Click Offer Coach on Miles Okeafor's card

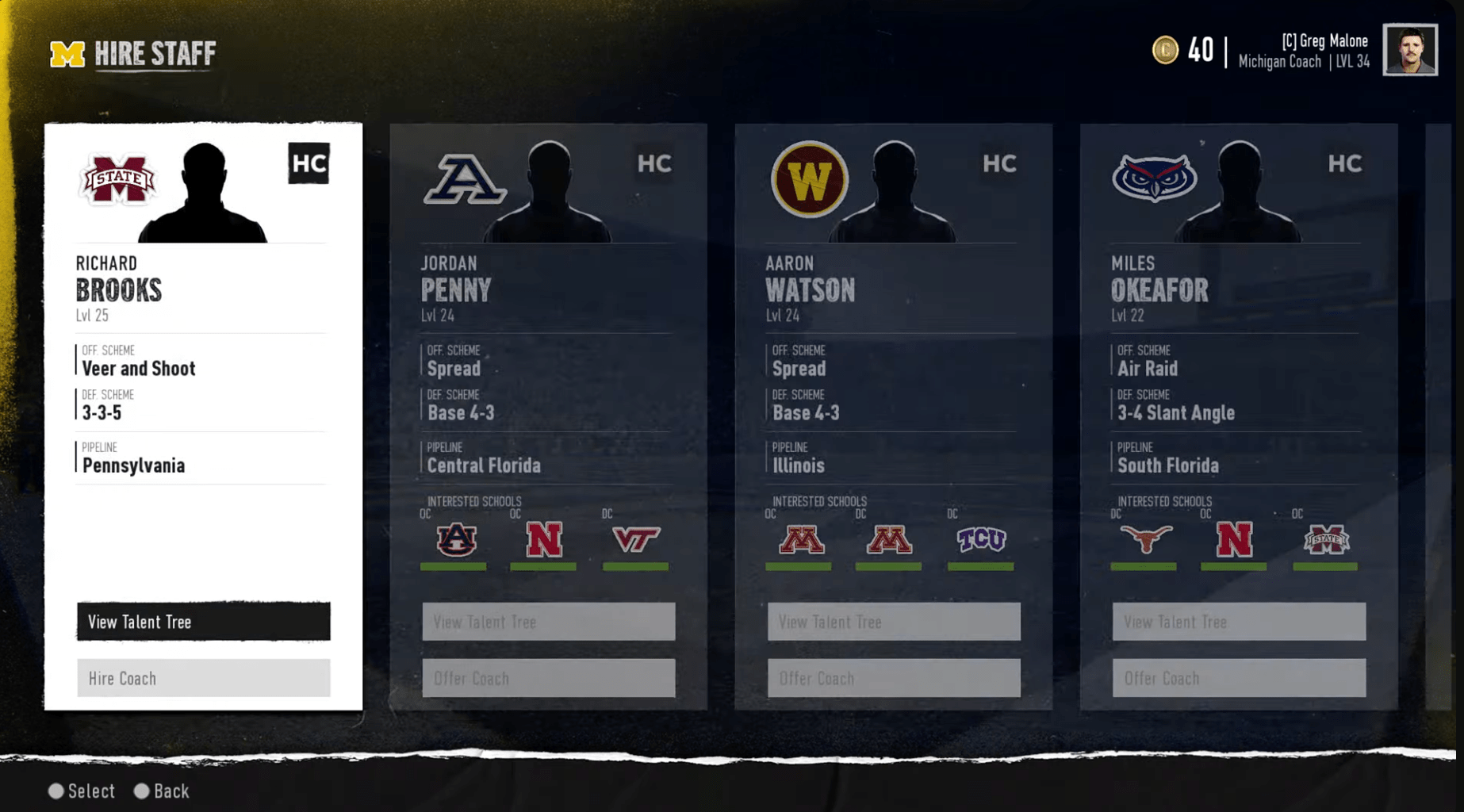(1238, 678)
